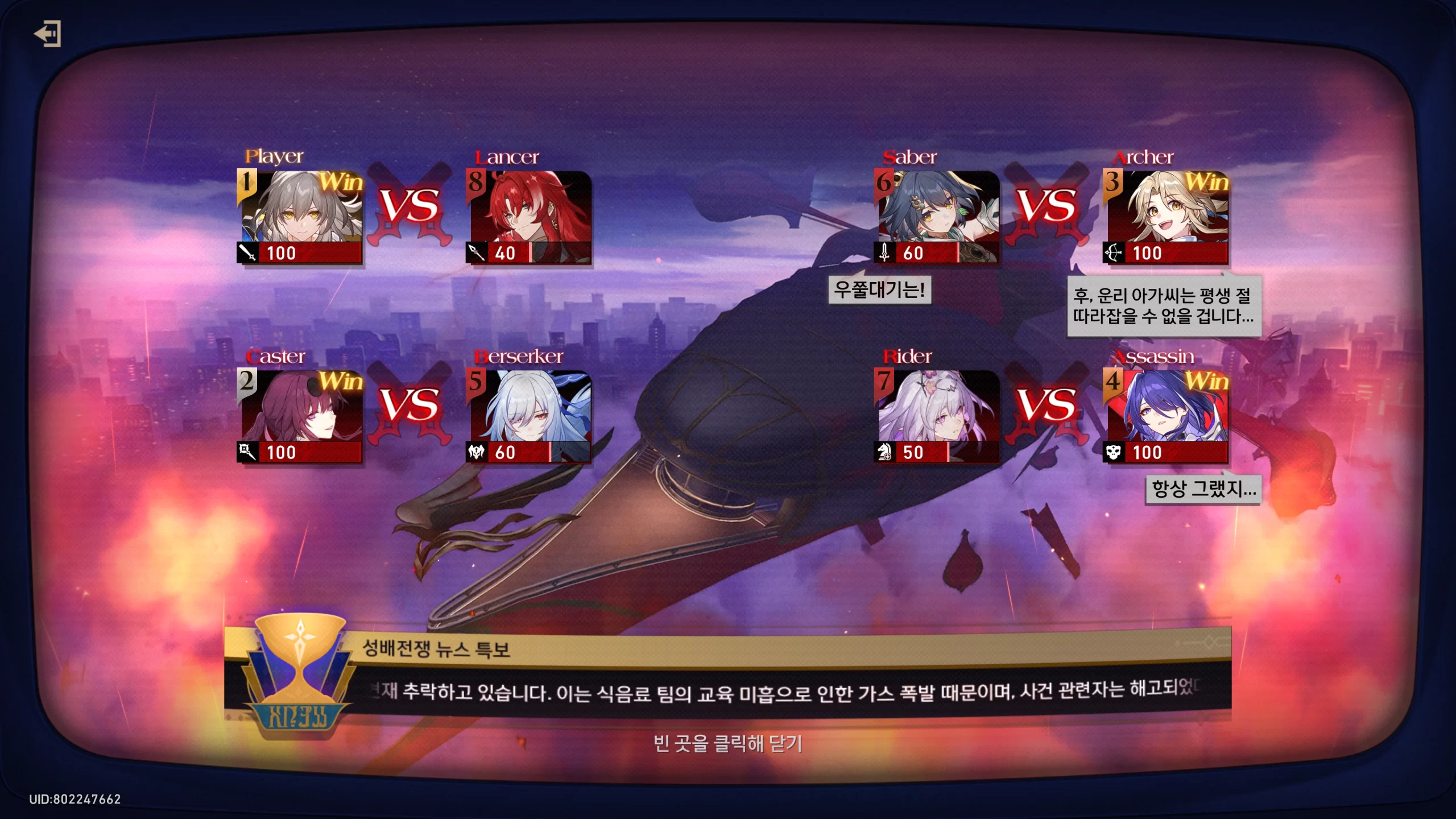Select the Lancer red-haired portrait card
This screenshot has width=1456, height=819.
[x=529, y=217]
